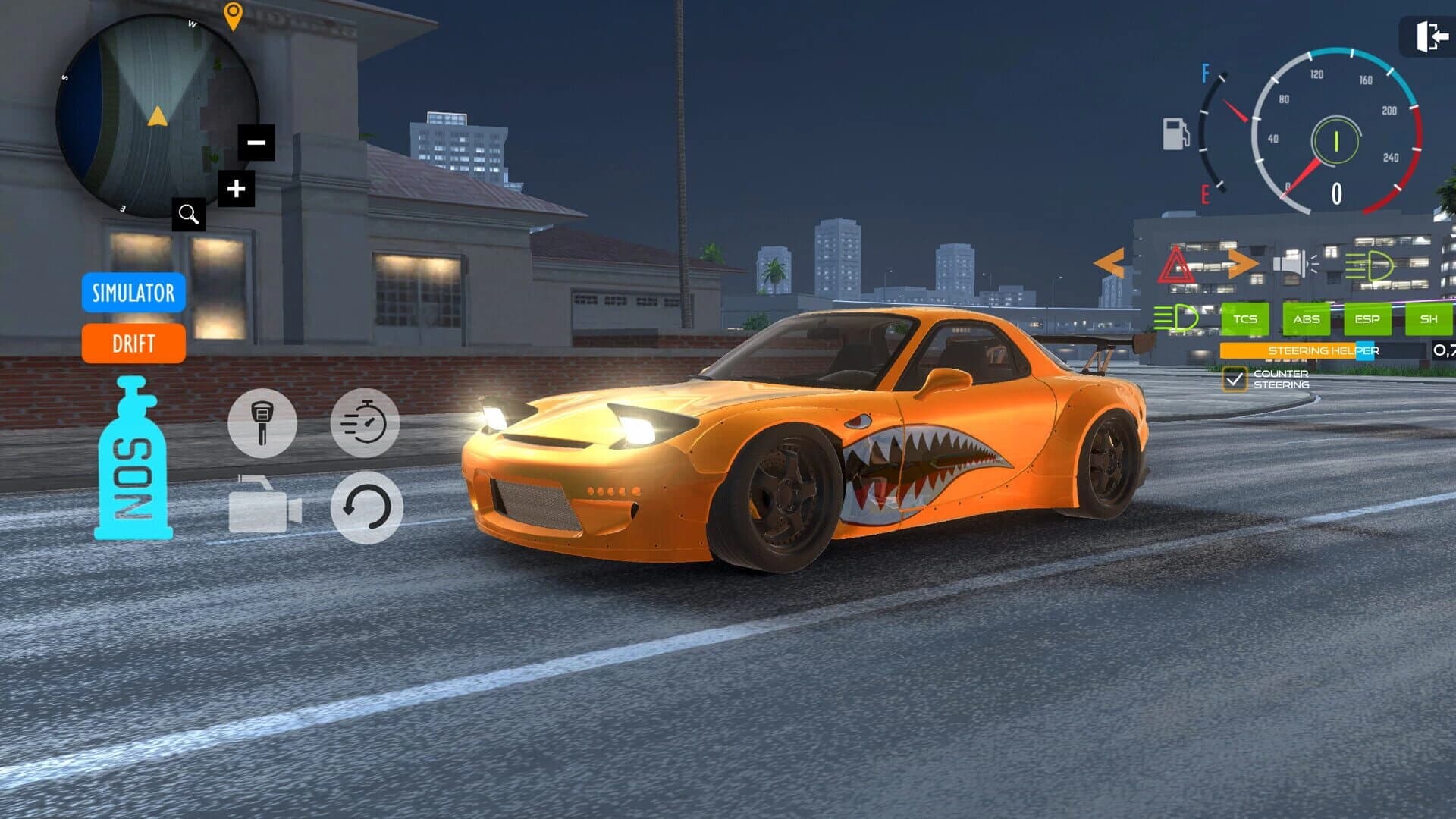Switch to Simulator mode
The width and height of the screenshot is (1456, 819).
pos(133,294)
